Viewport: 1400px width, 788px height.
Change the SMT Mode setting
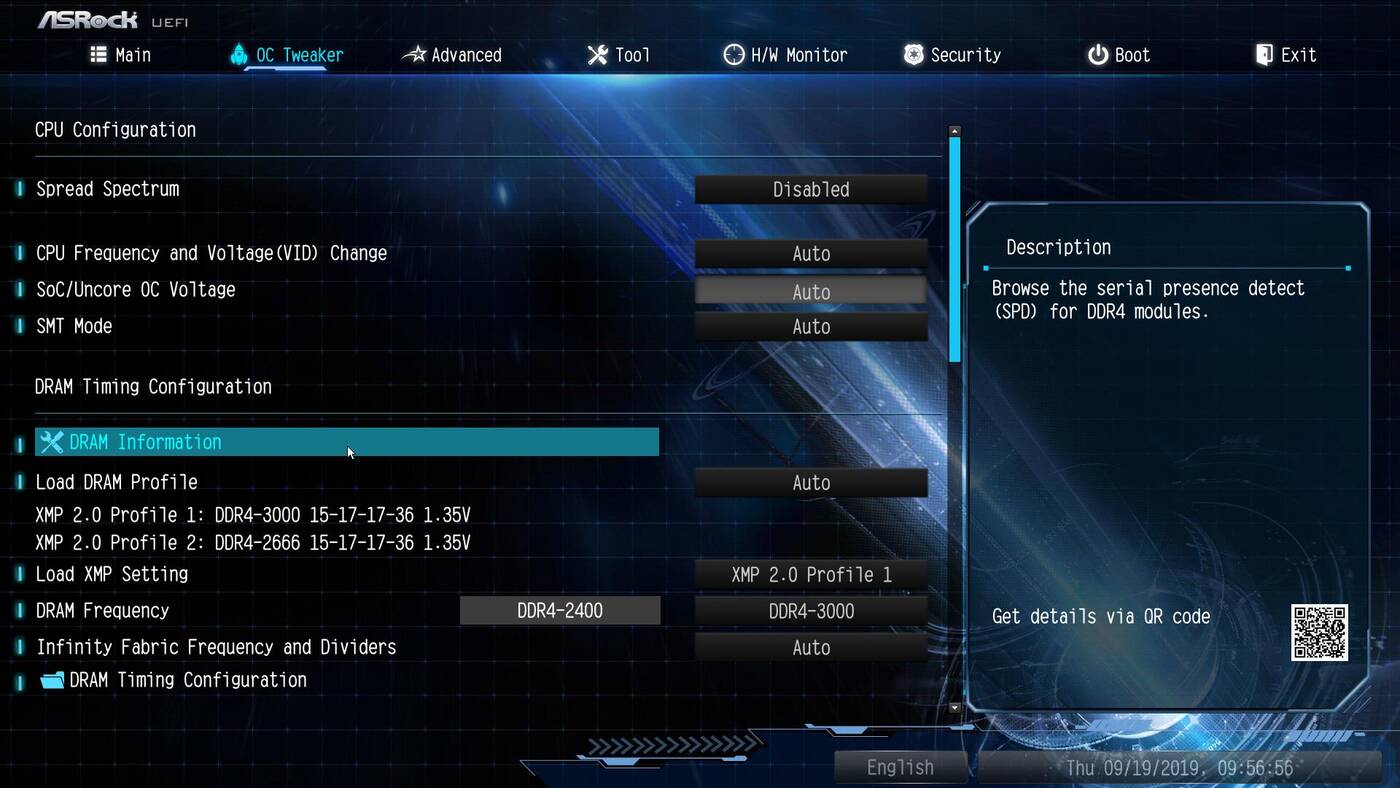(811, 327)
